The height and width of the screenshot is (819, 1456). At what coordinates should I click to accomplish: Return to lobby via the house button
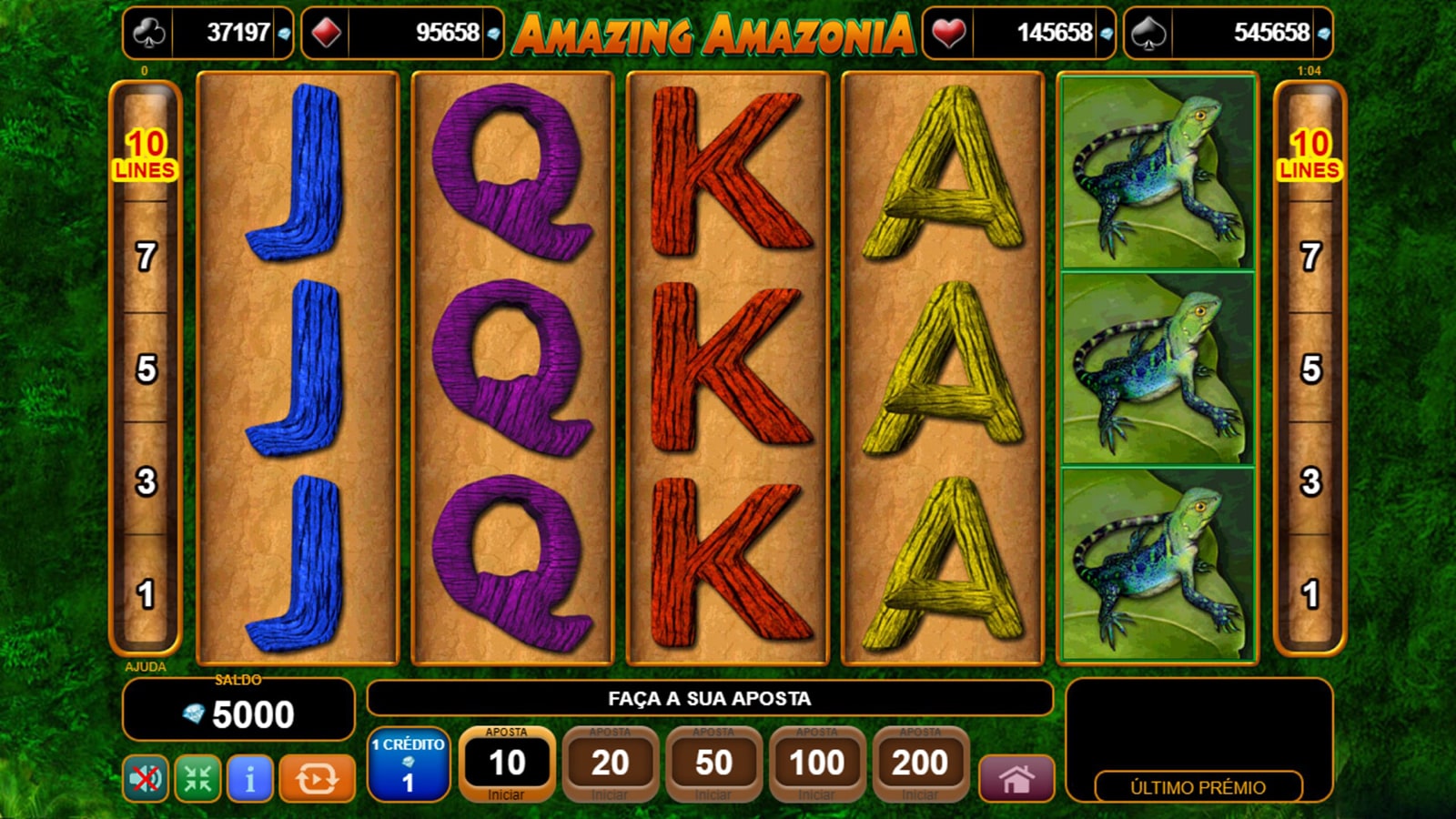[x=1016, y=779]
